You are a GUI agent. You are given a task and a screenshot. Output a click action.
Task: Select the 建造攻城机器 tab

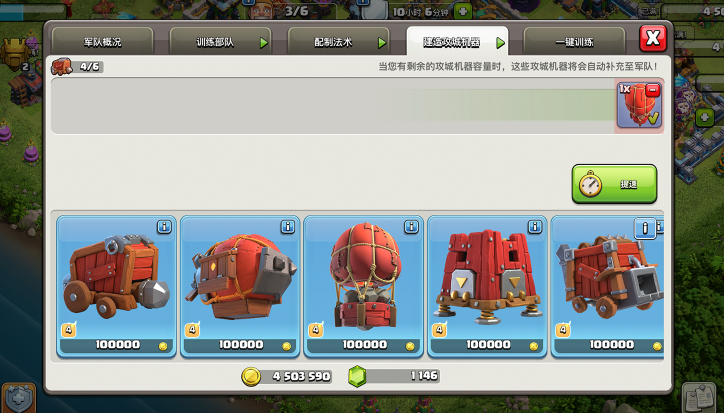pyautogui.click(x=456, y=42)
